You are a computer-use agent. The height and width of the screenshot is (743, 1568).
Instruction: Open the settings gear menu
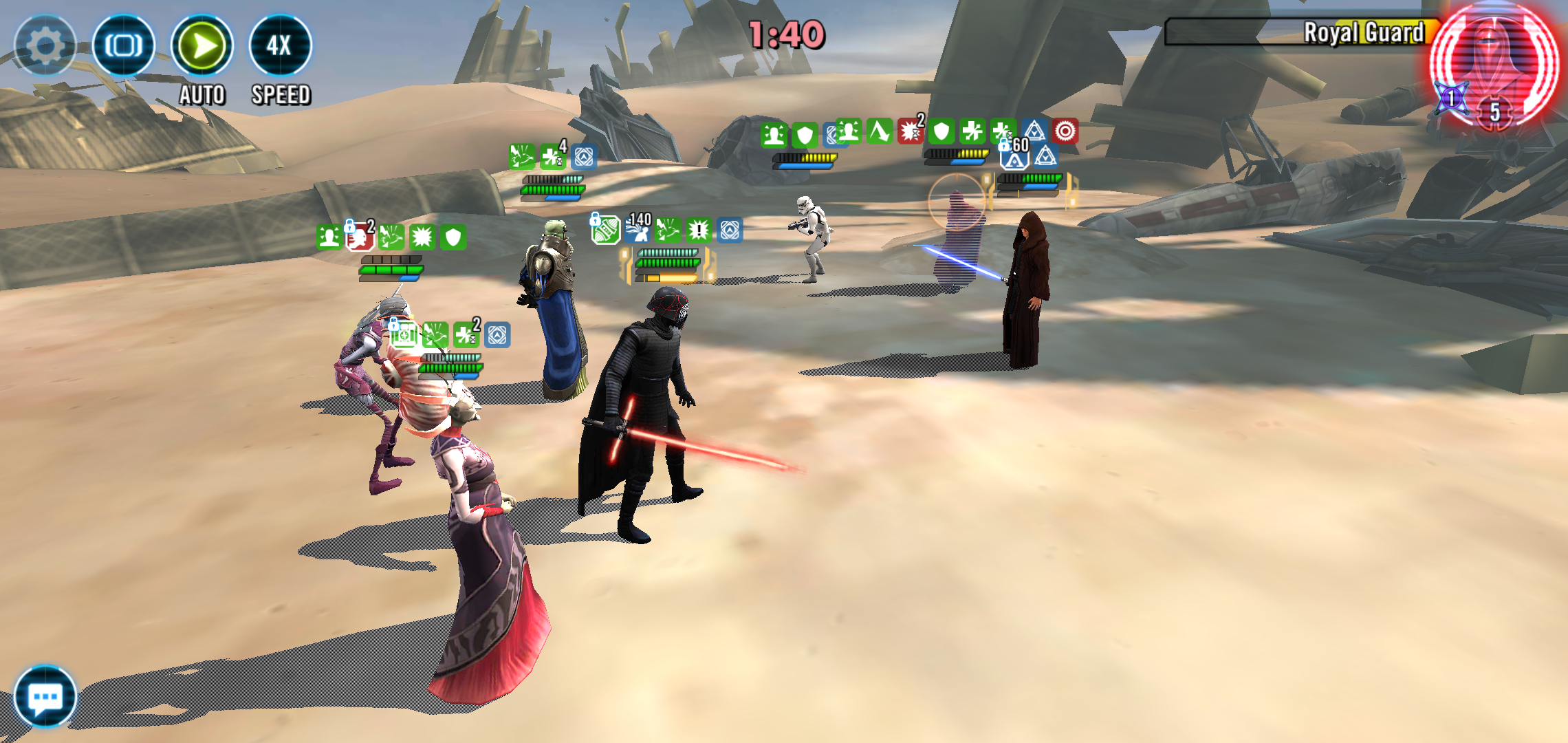coord(45,46)
